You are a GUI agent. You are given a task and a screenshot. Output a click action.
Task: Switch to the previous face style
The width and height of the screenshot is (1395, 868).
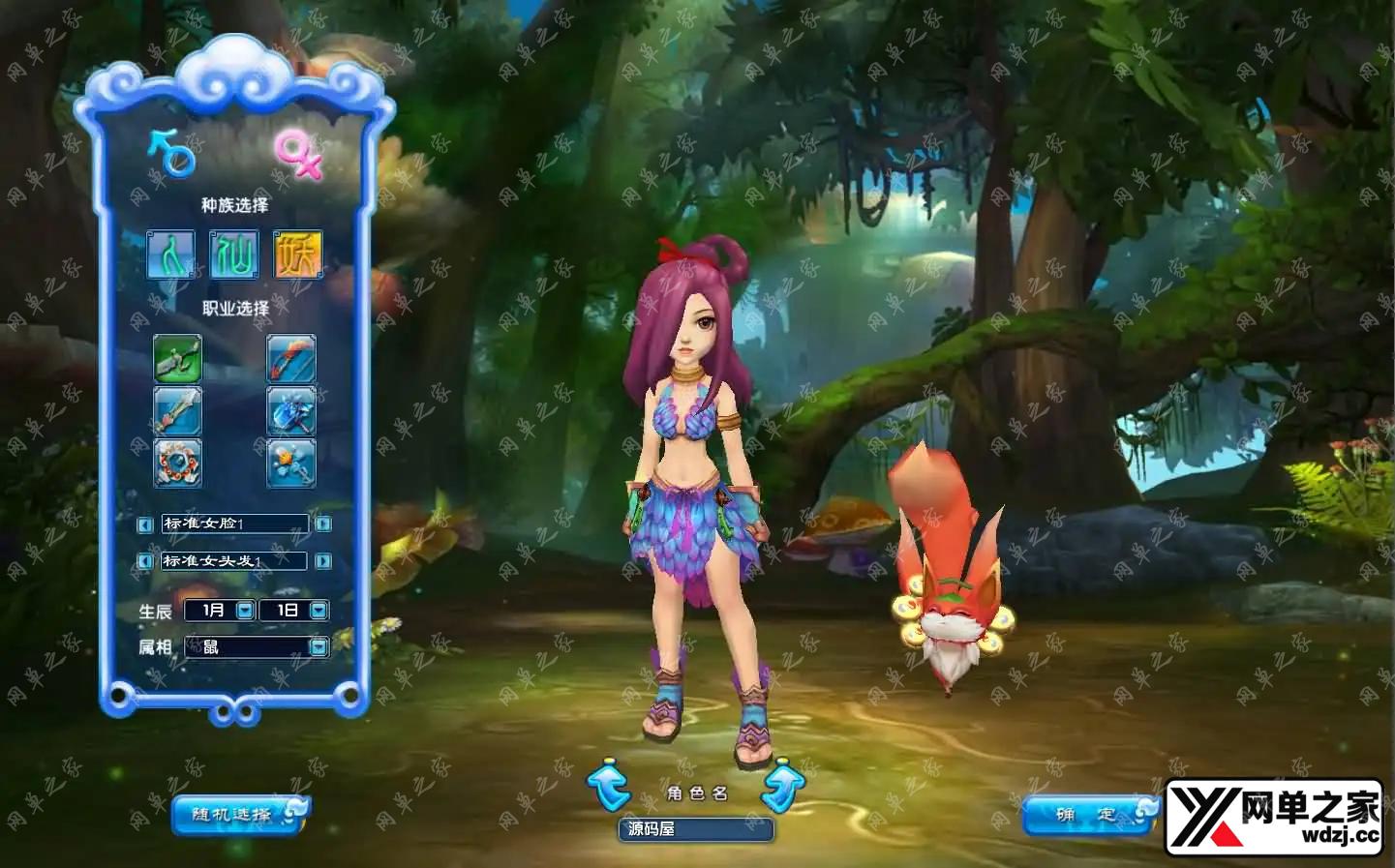pyautogui.click(x=145, y=524)
